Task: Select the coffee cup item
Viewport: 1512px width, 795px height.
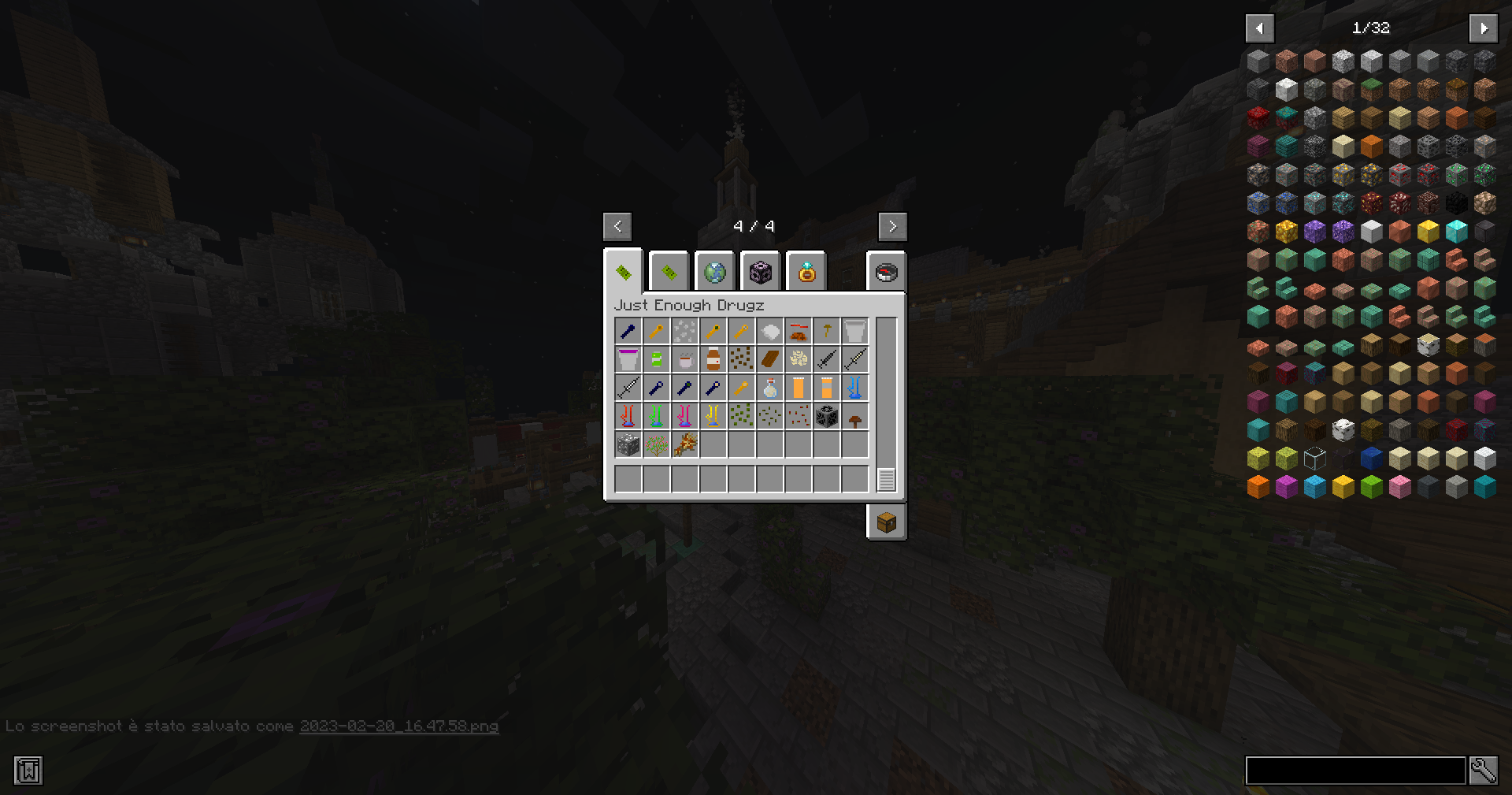Action: 686,359
